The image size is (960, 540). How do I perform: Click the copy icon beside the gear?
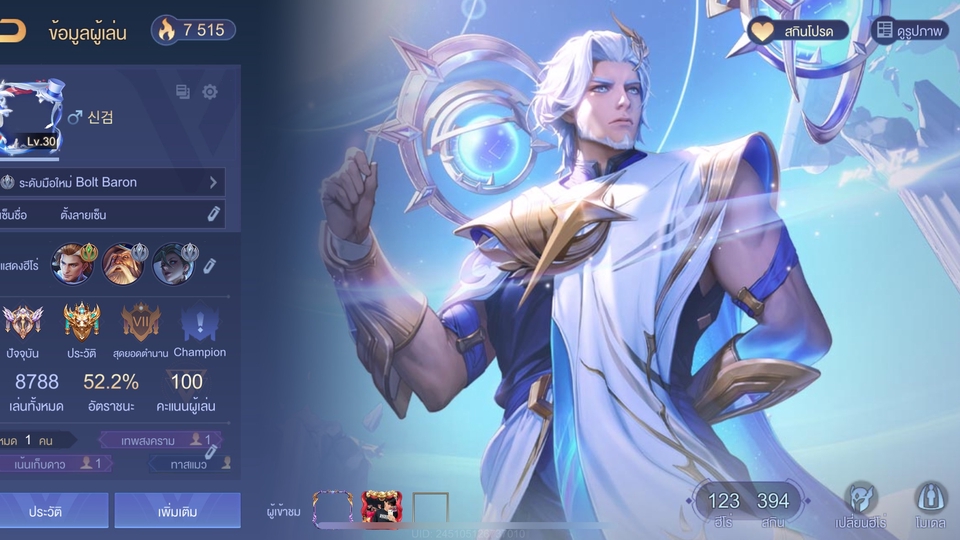point(183,92)
